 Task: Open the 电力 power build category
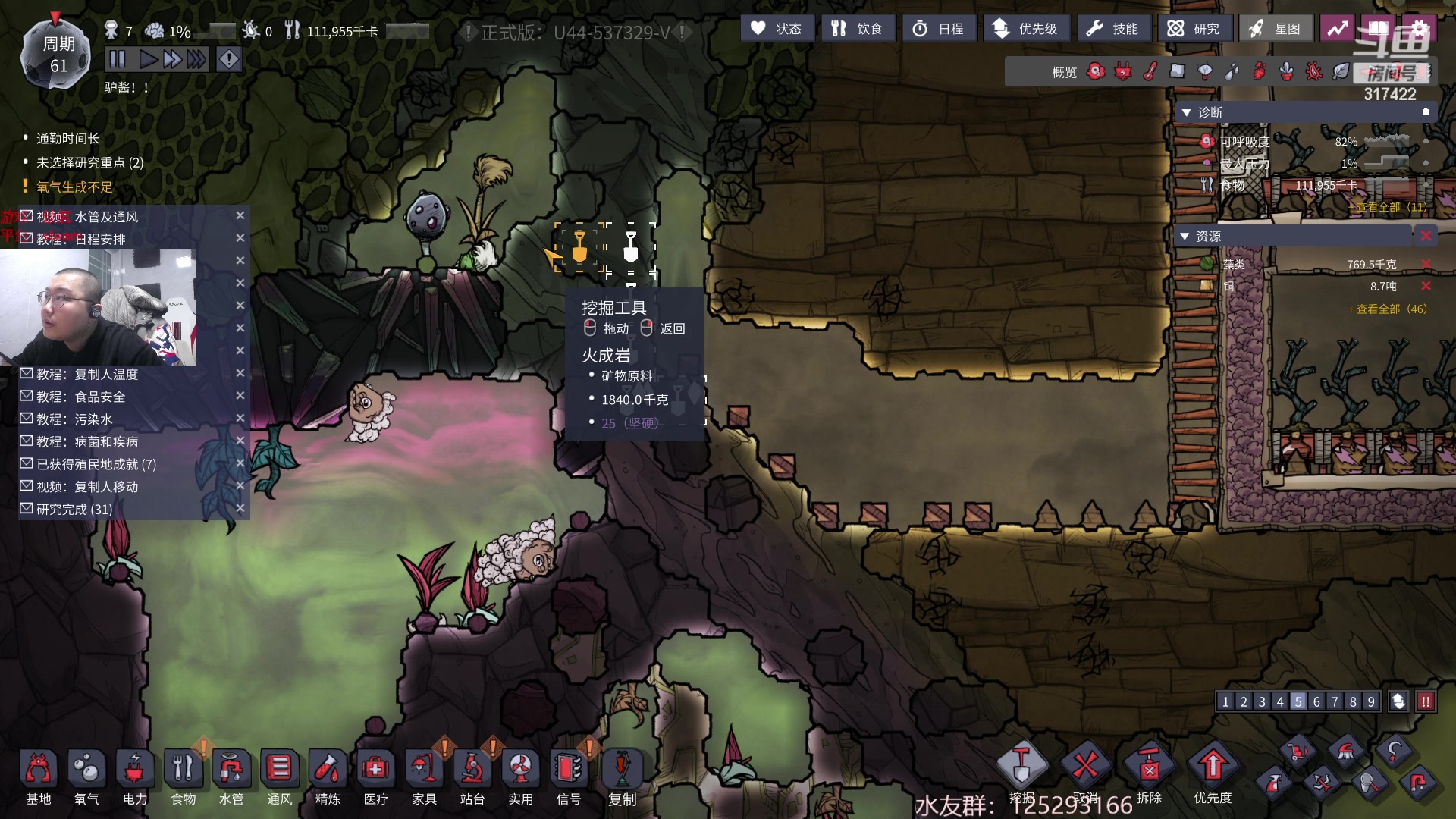(135, 775)
